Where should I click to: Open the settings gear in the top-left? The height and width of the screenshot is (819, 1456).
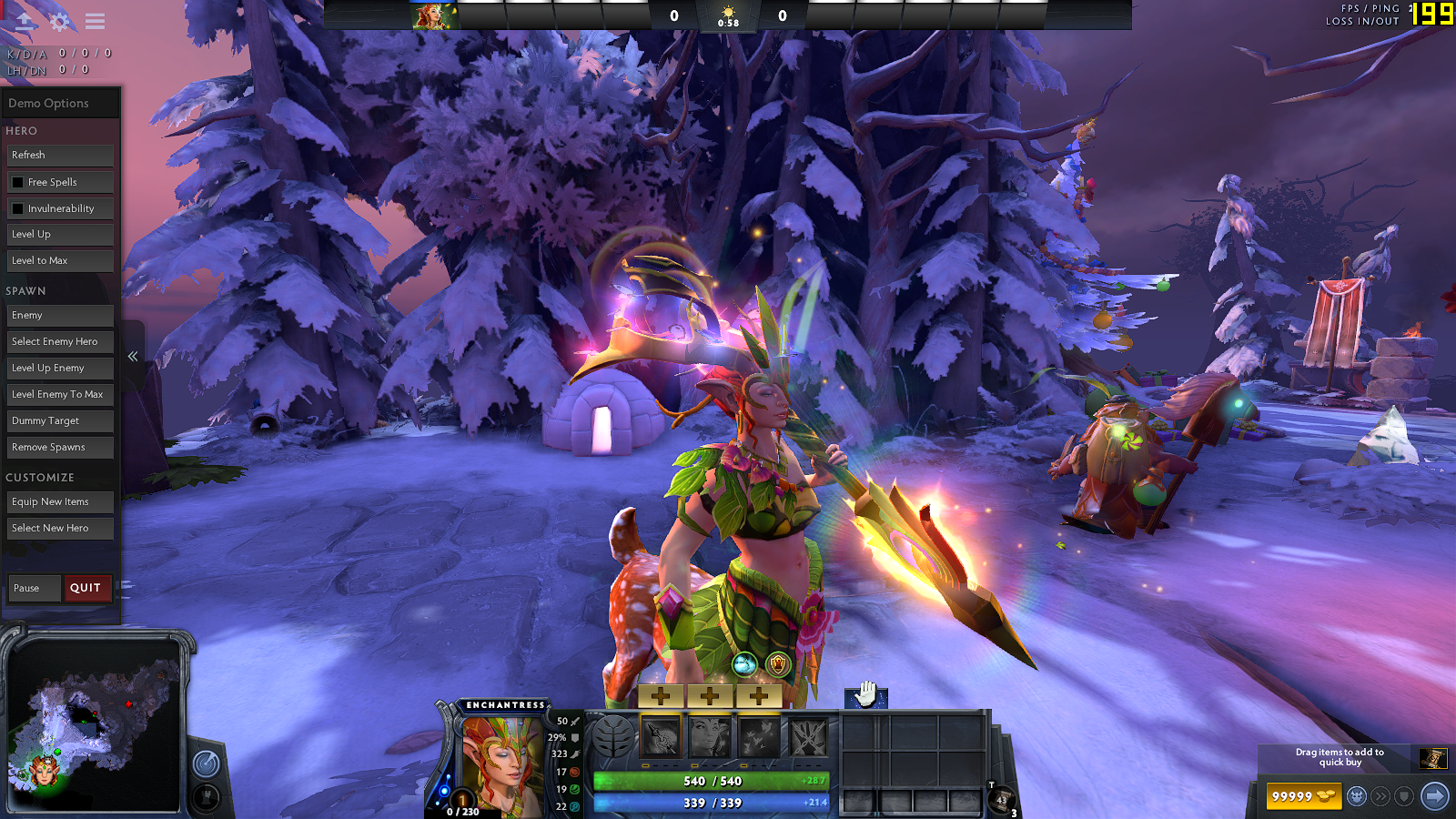coord(60,21)
